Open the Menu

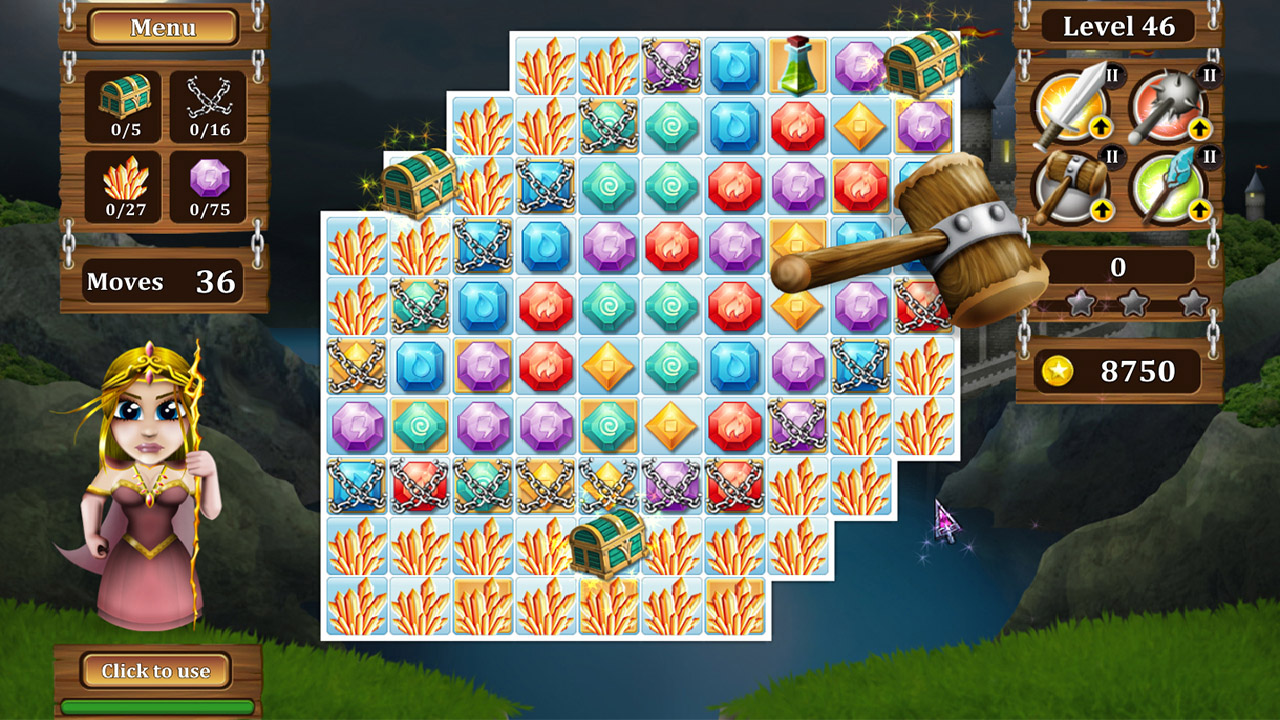(x=163, y=28)
